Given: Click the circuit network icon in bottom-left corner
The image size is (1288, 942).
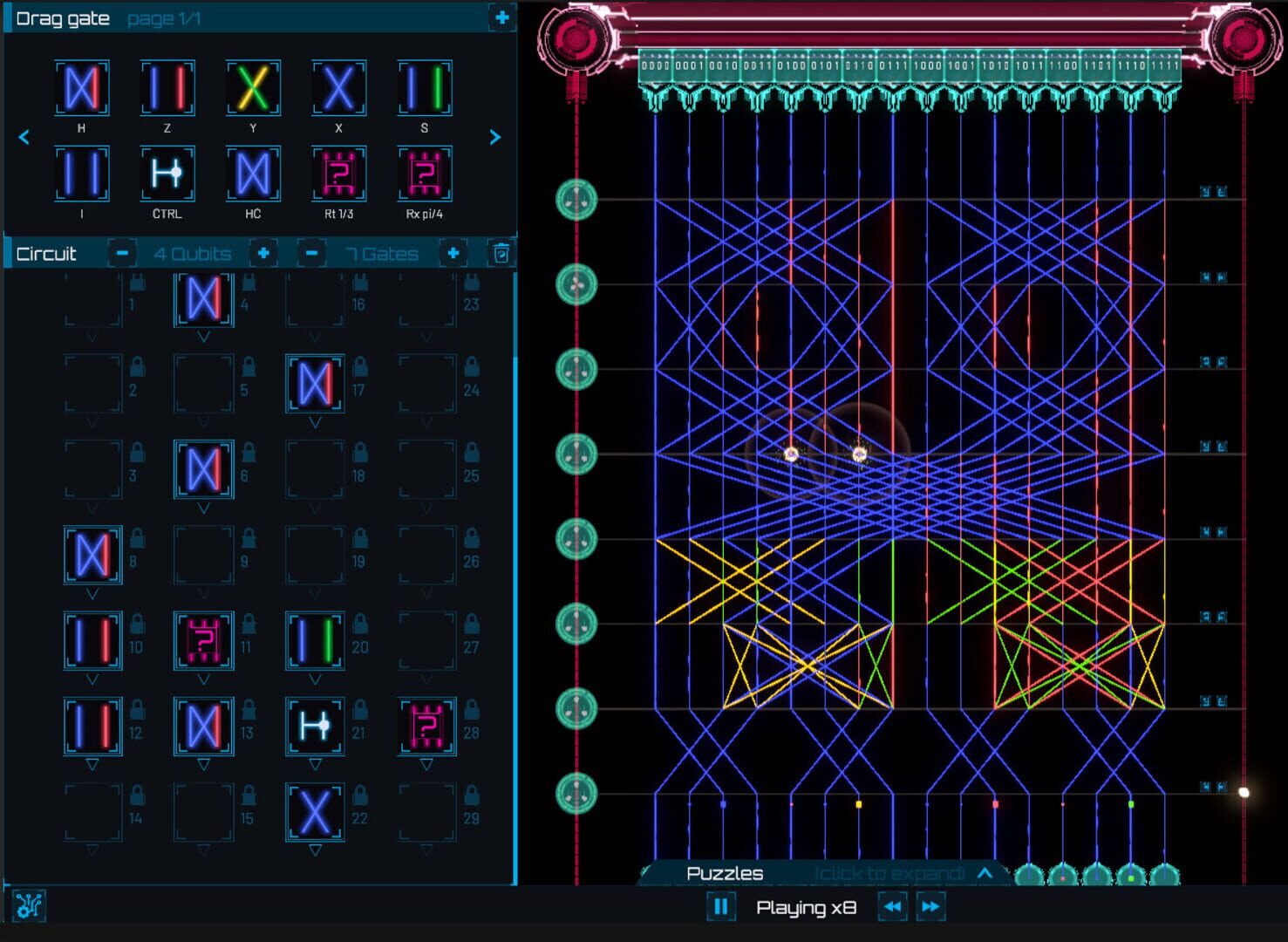Looking at the screenshot, I should pyautogui.click(x=31, y=906).
